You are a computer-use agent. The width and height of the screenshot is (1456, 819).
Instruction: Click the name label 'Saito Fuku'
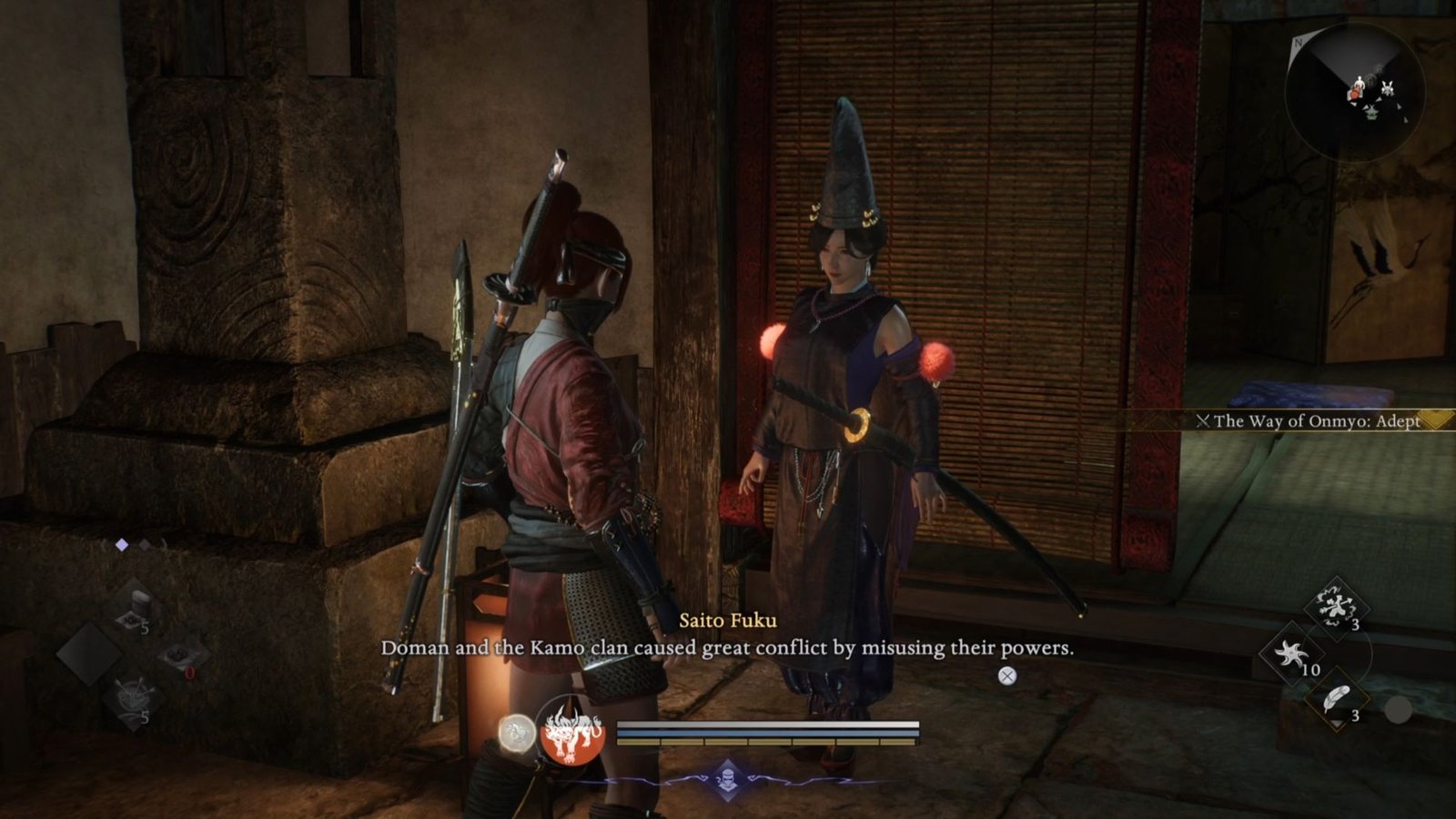[726, 620]
